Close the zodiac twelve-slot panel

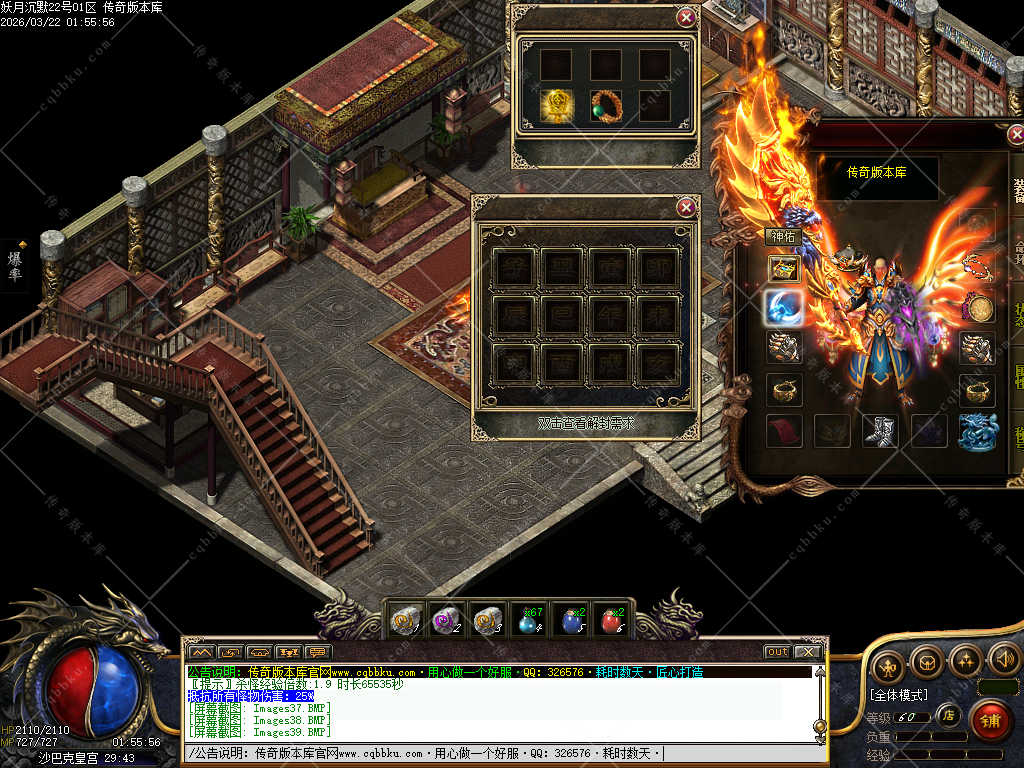[x=686, y=208]
